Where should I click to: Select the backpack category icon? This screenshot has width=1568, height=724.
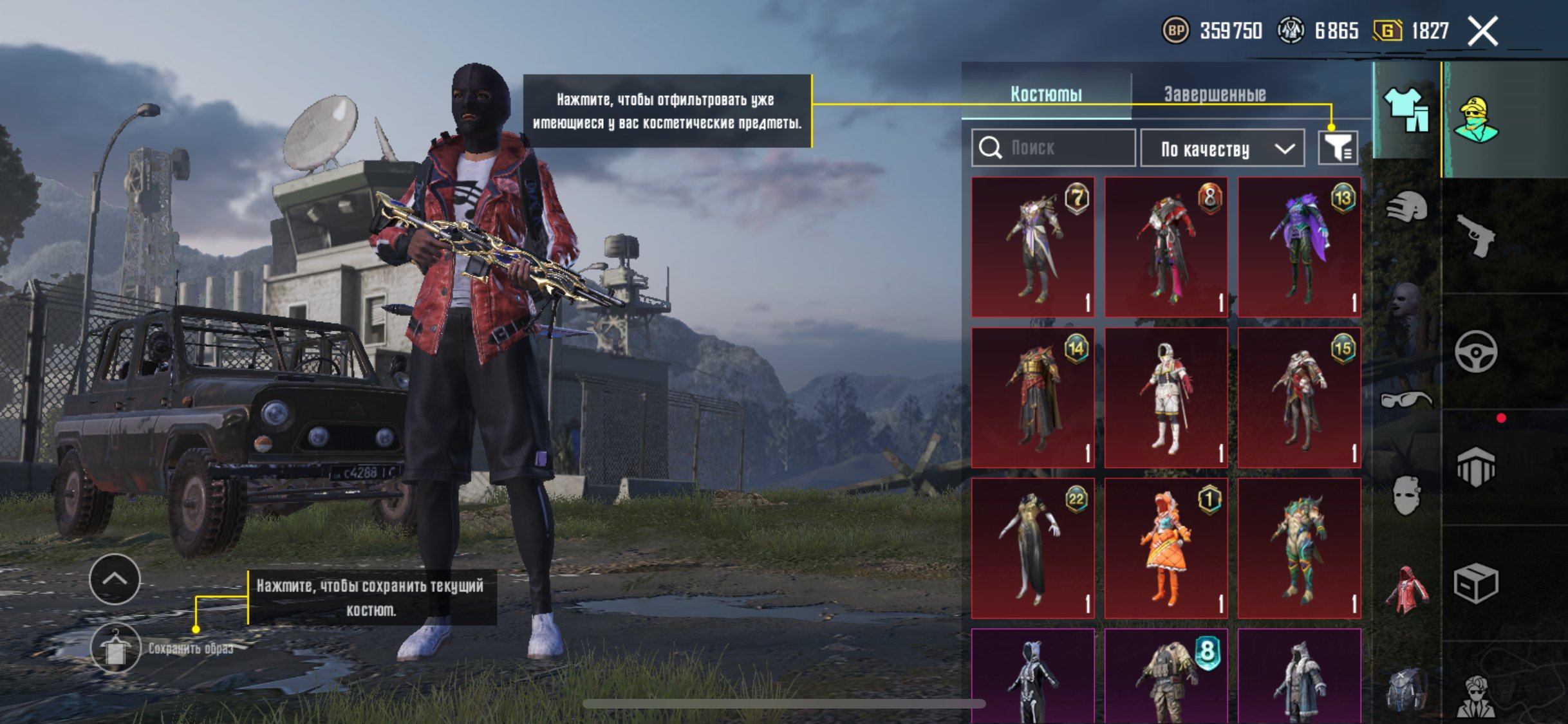point(1406,690)
